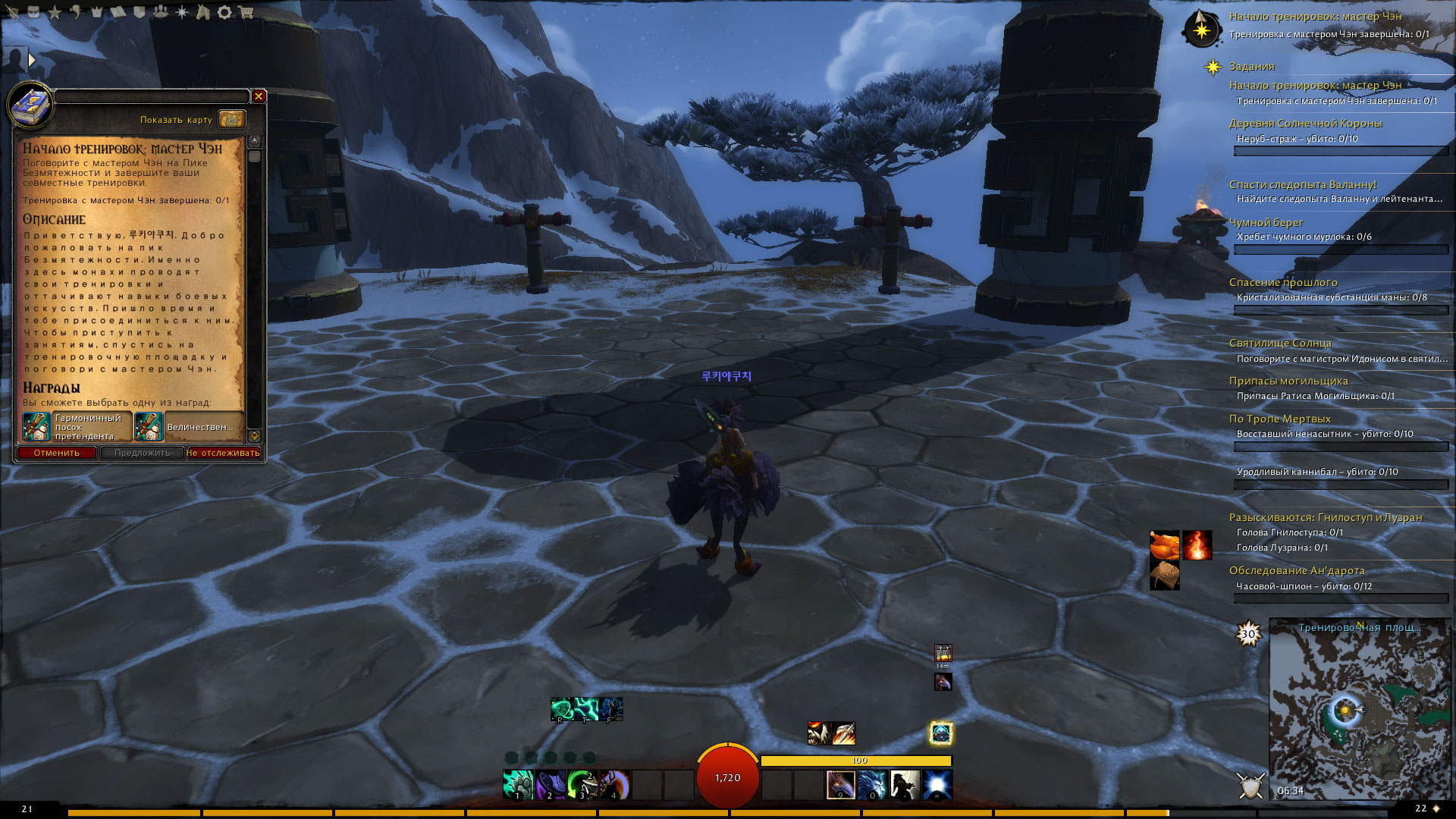Use the fiery spinning kick in slot 4
This screenshot has height=819, width=1456.
tap(615, 785)
